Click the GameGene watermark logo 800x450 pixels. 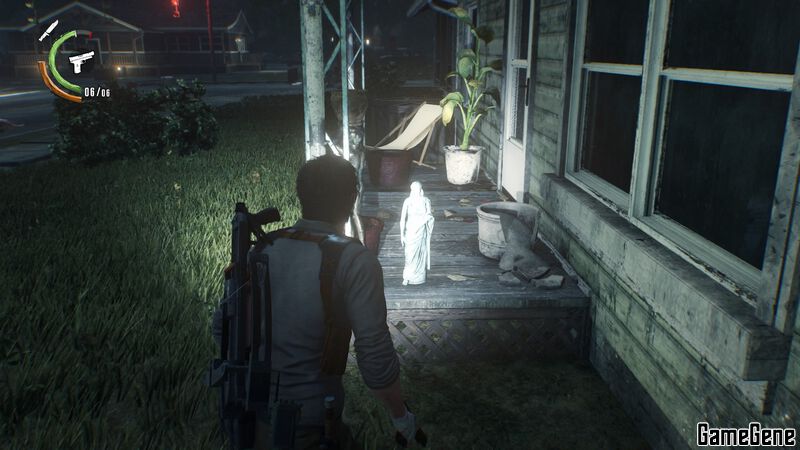coord(746,434)
